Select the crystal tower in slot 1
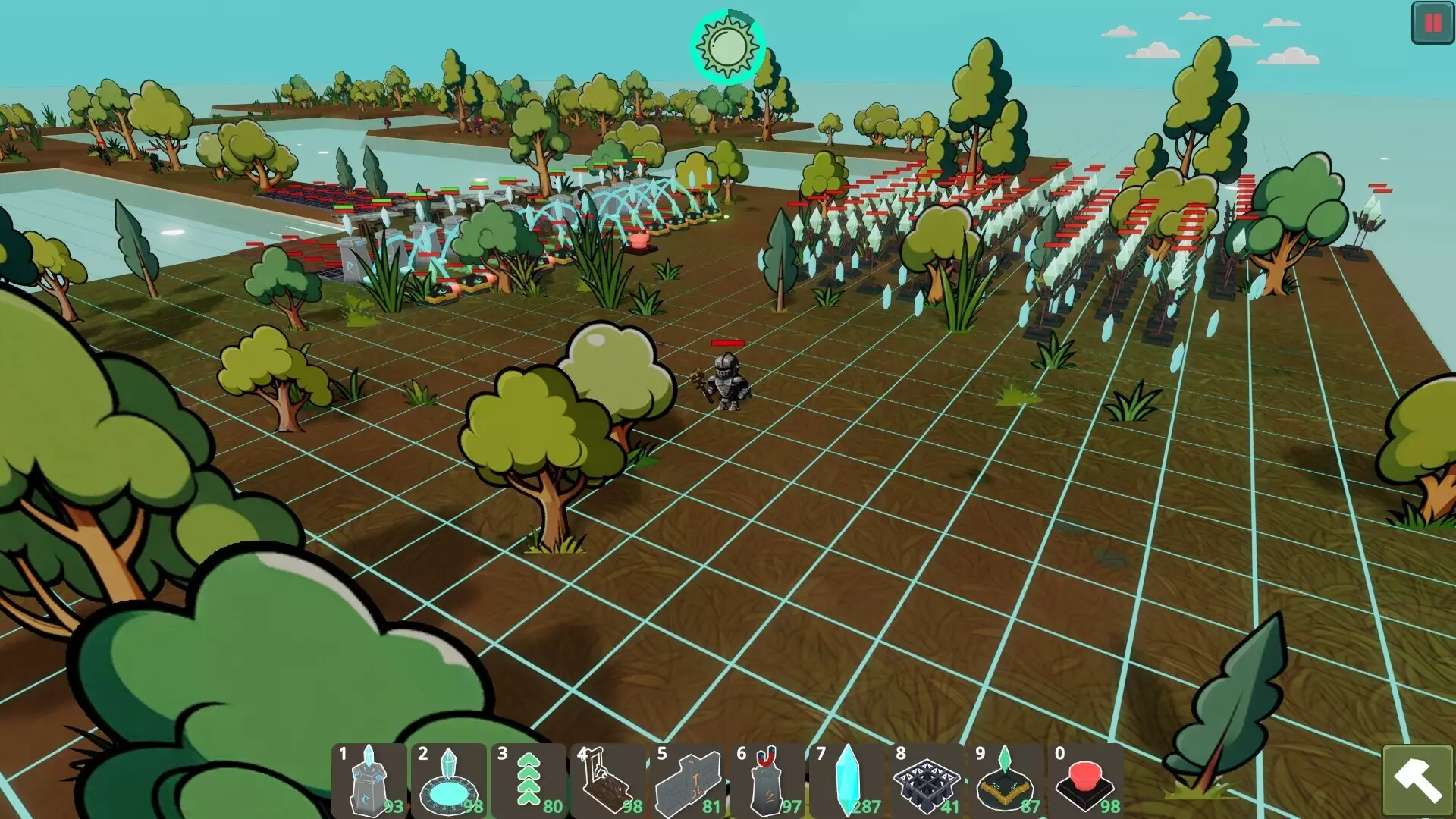 click(x=369, y=780)
